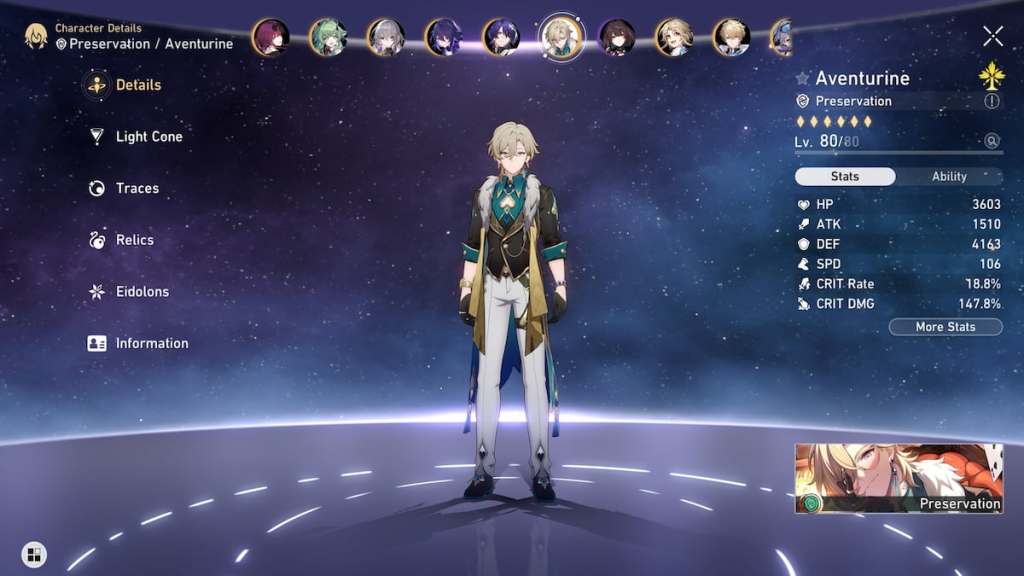Switch to the Stats tab

coord(845,176)
